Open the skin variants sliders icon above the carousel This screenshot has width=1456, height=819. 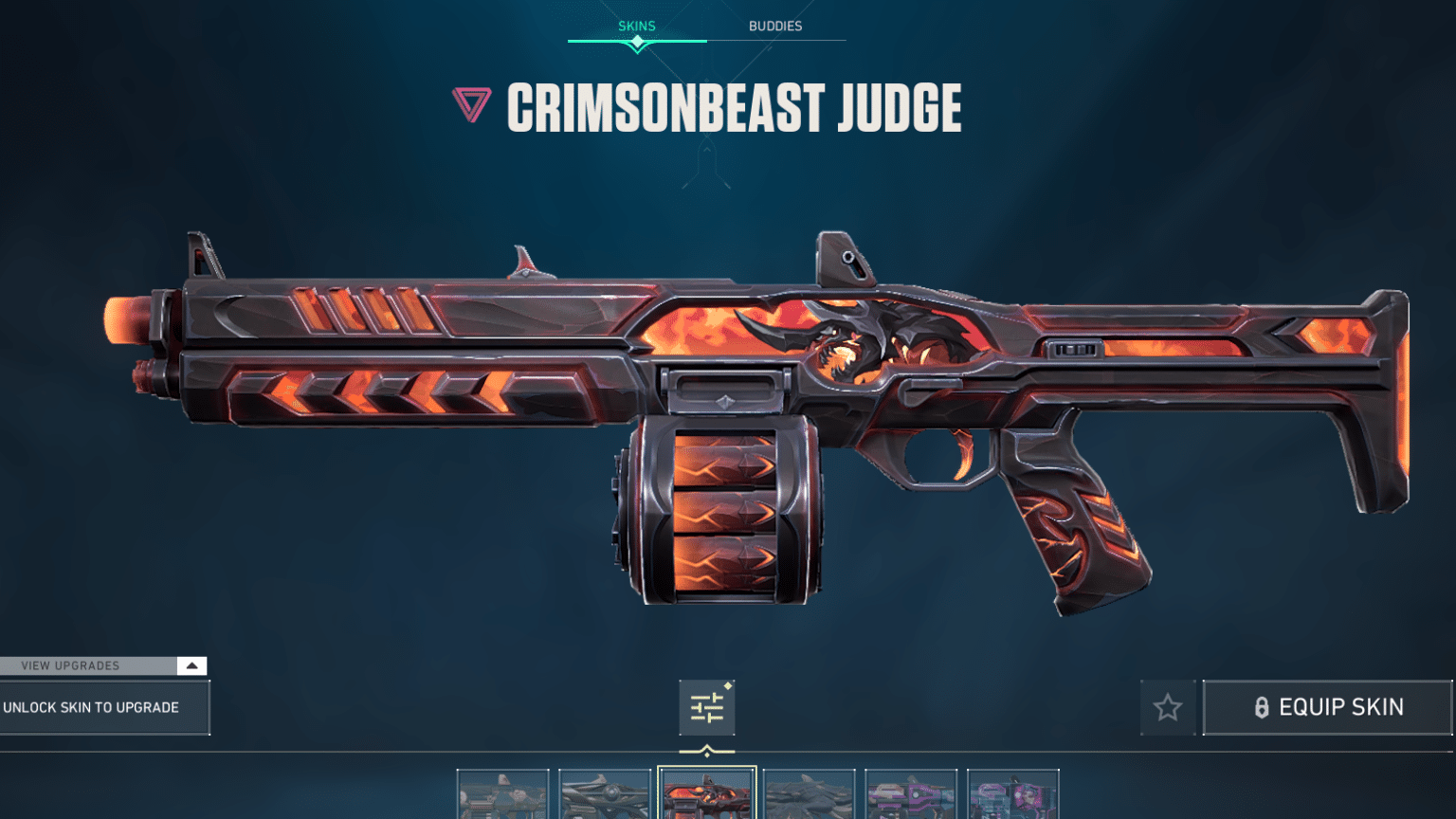pyautogui.click(x=706, y=707)
